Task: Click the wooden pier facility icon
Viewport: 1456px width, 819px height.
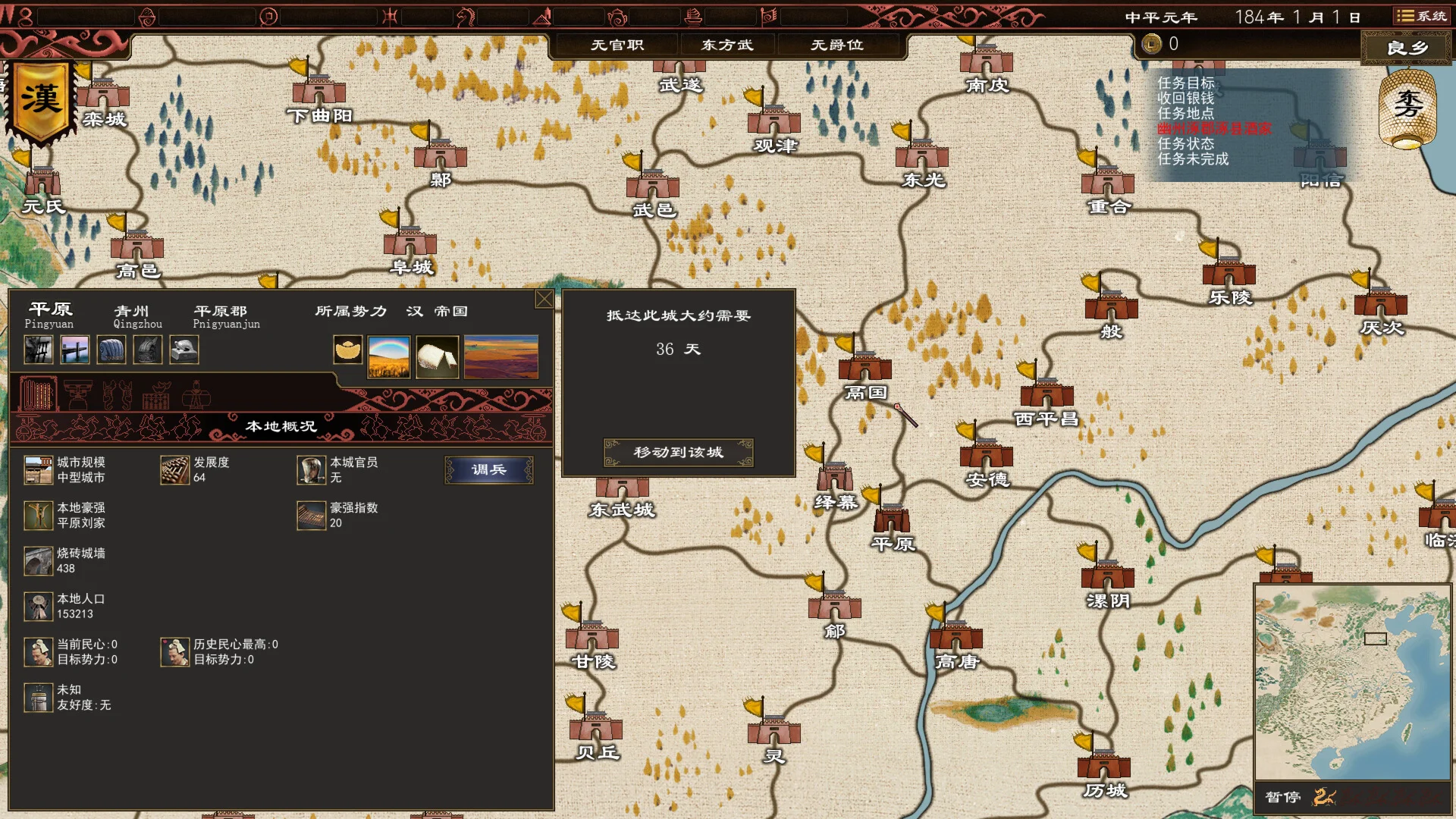Action: point(74,350)
